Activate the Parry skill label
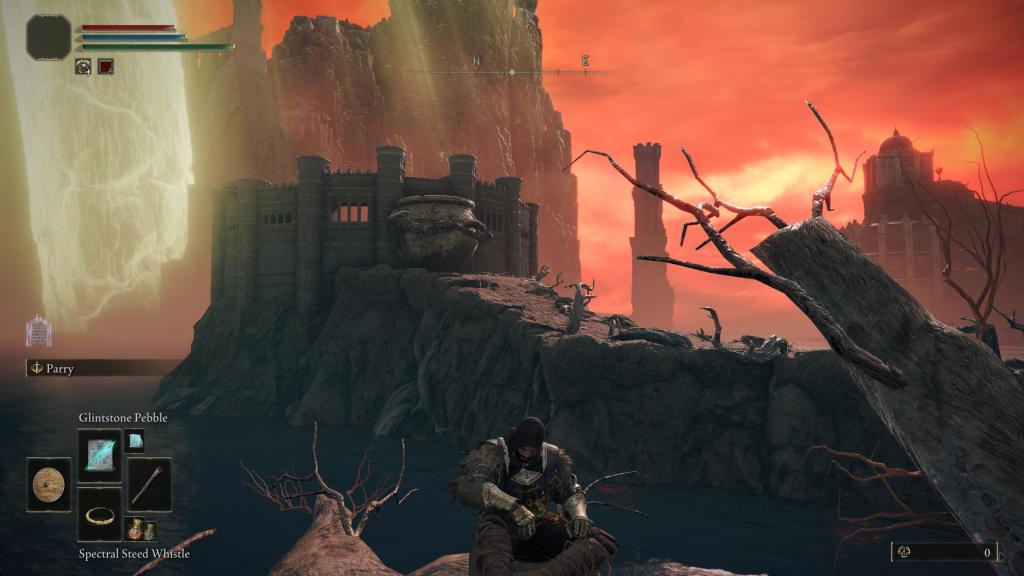 pos(60,368)
